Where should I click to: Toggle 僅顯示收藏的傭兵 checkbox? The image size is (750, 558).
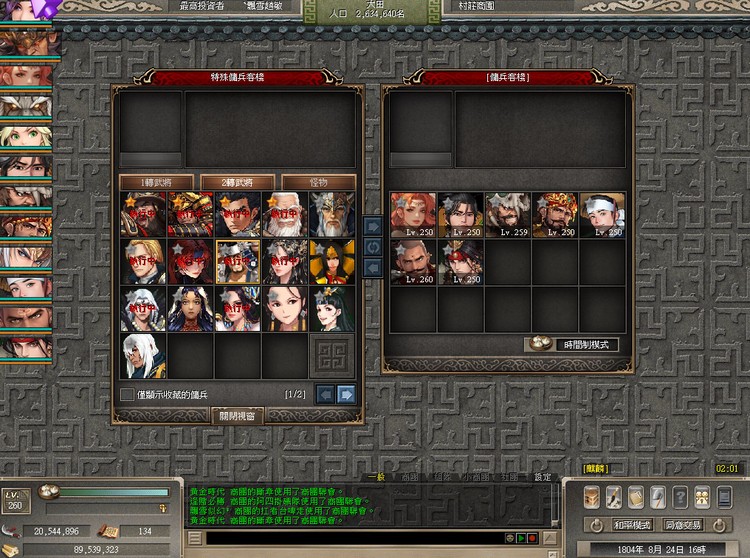127,394
